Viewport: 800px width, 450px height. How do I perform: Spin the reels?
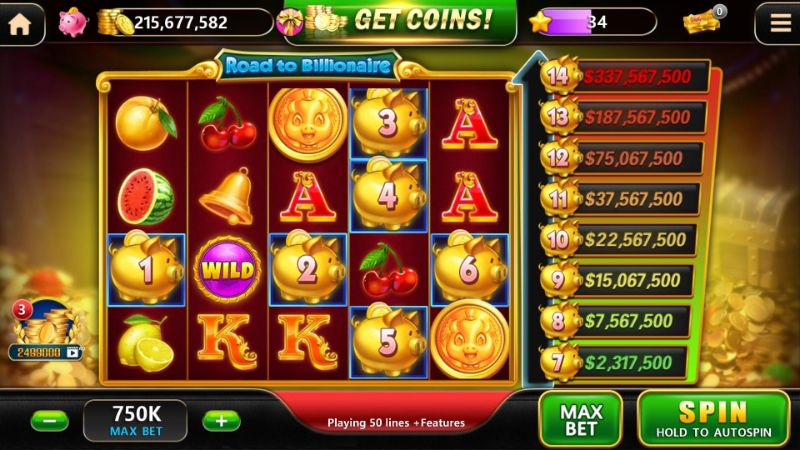click(715, 420)
